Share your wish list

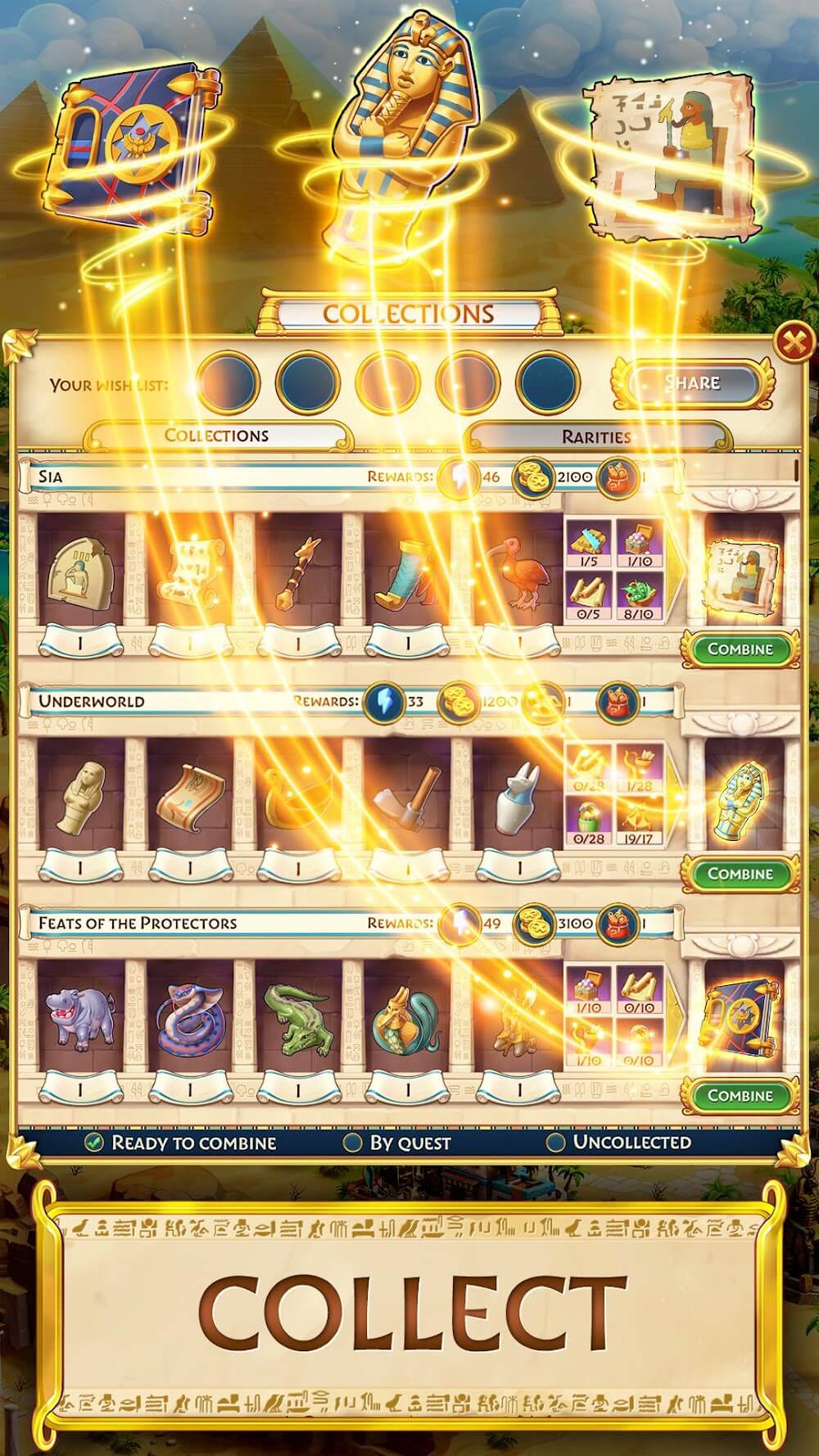[x=693, y=382]
